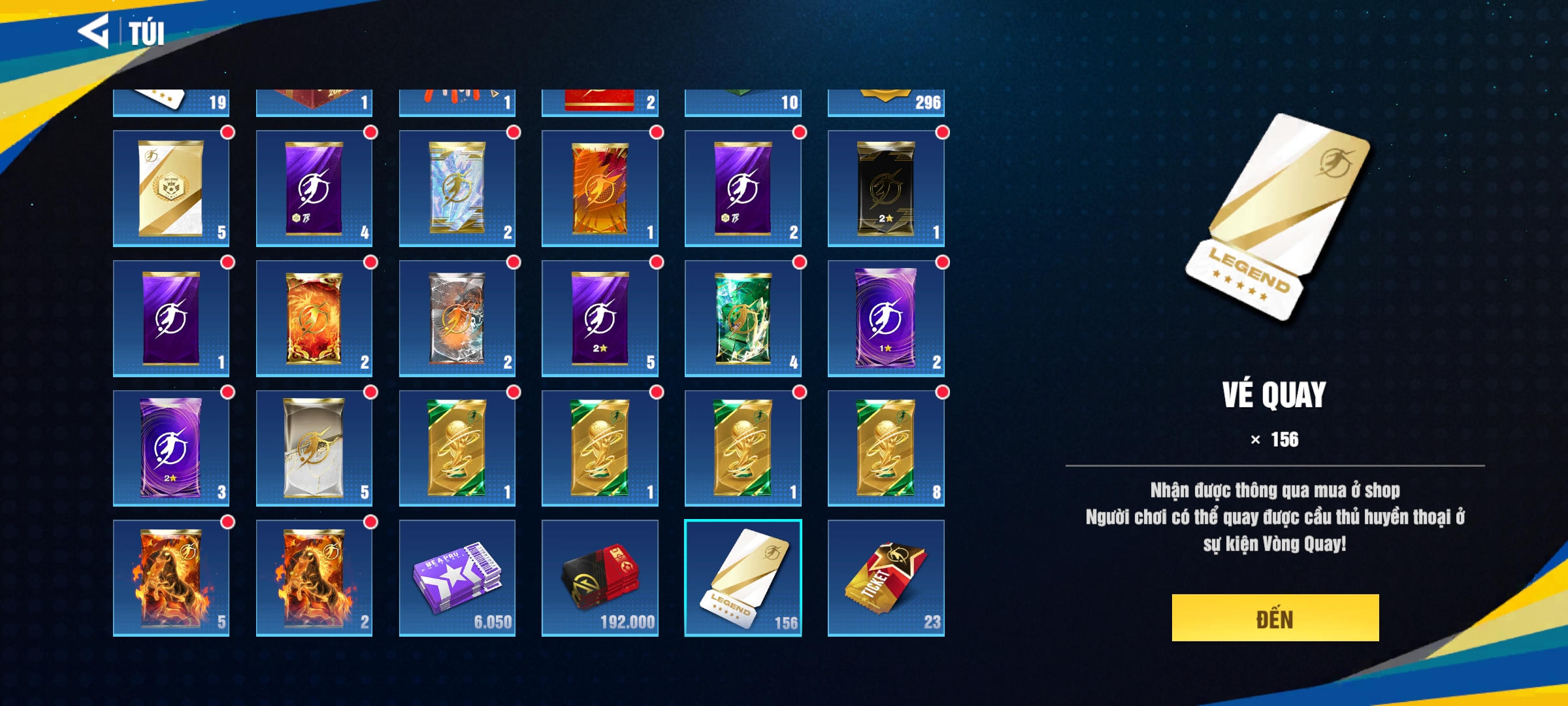Pick the black two-star pack
Viewport: 1568px width, 706px height.
(x=885, y=188)
